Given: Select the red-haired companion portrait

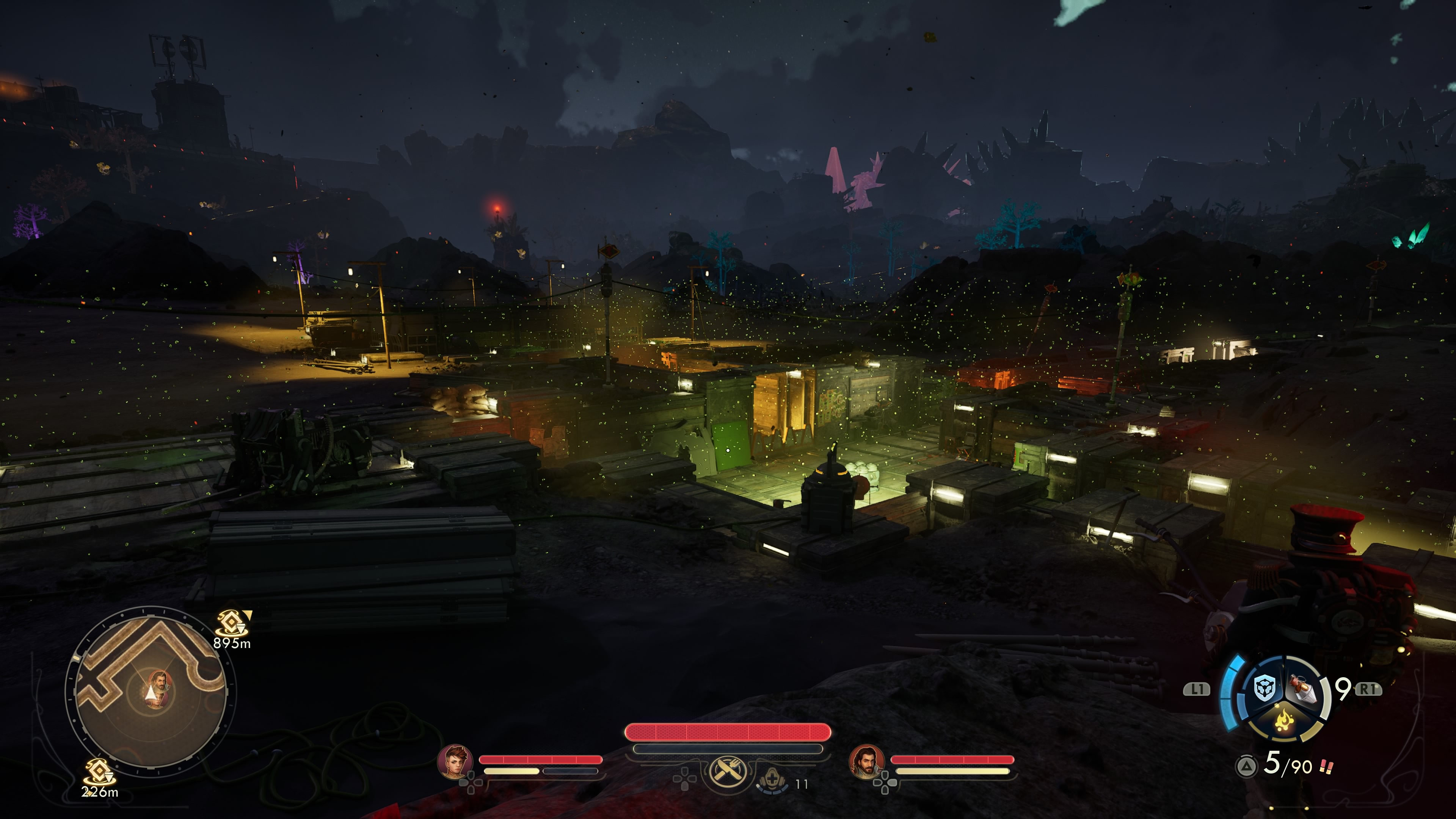Looking at the screenshot, I should pyautogui.click(x=455, y=761).
